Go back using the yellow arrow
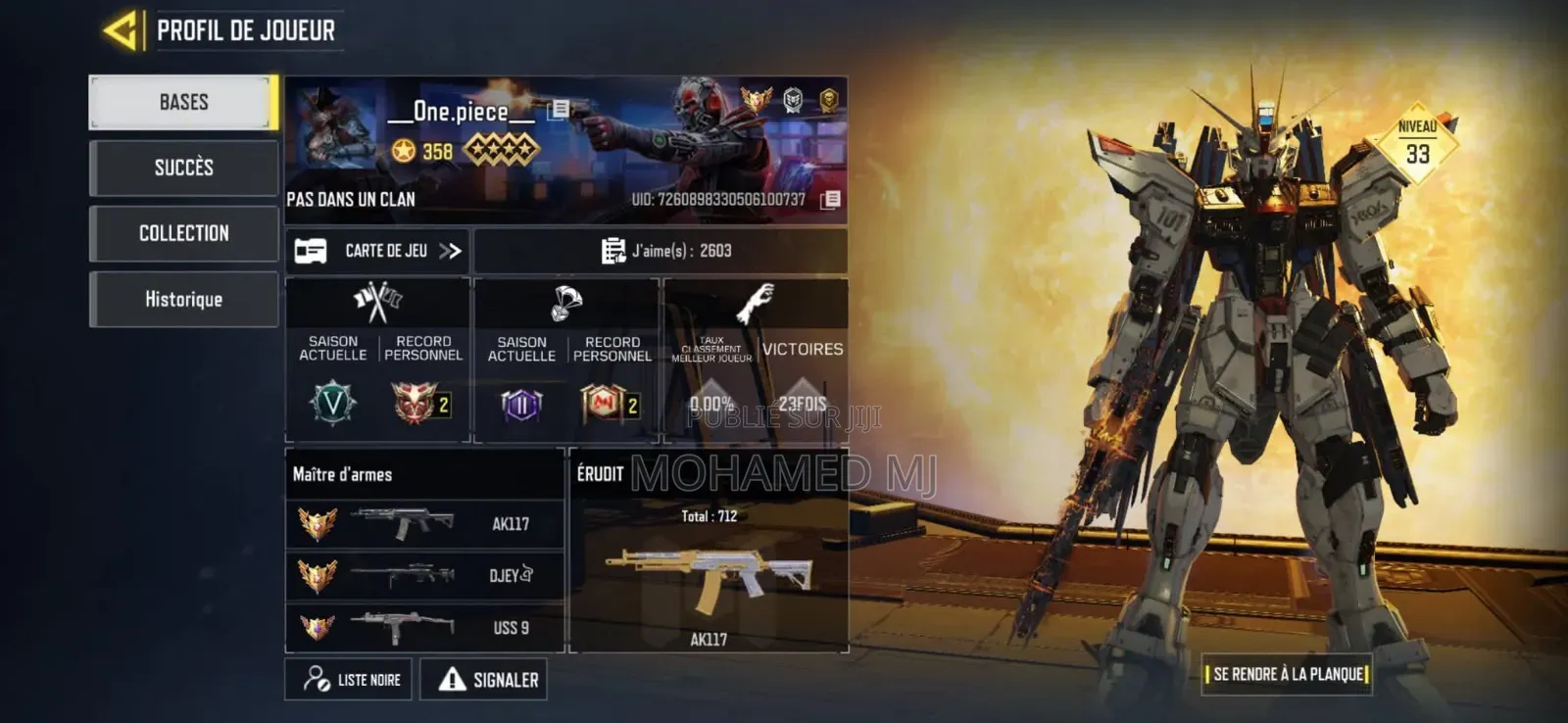Screen dimensions: 1568x723 (121, 30)
